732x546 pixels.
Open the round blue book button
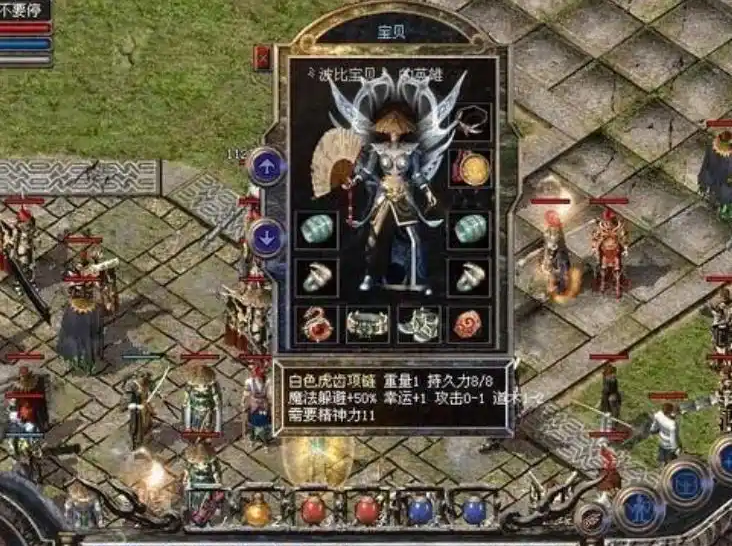(x=686, y=483)
